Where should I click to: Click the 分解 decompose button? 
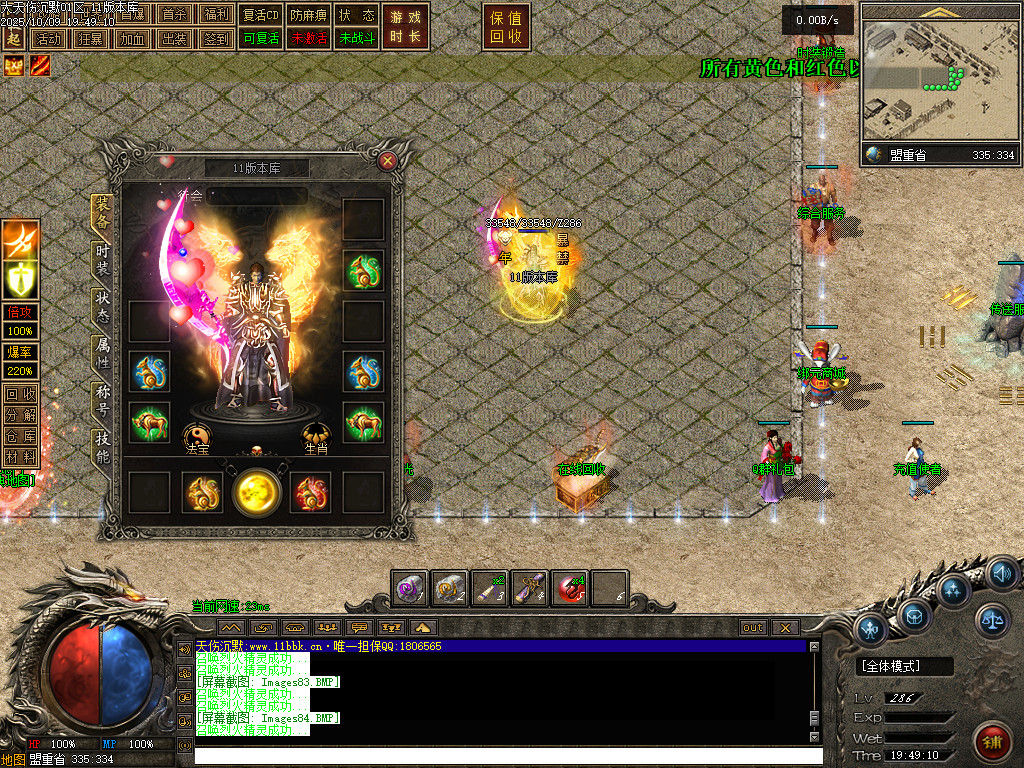click(19, 414)
